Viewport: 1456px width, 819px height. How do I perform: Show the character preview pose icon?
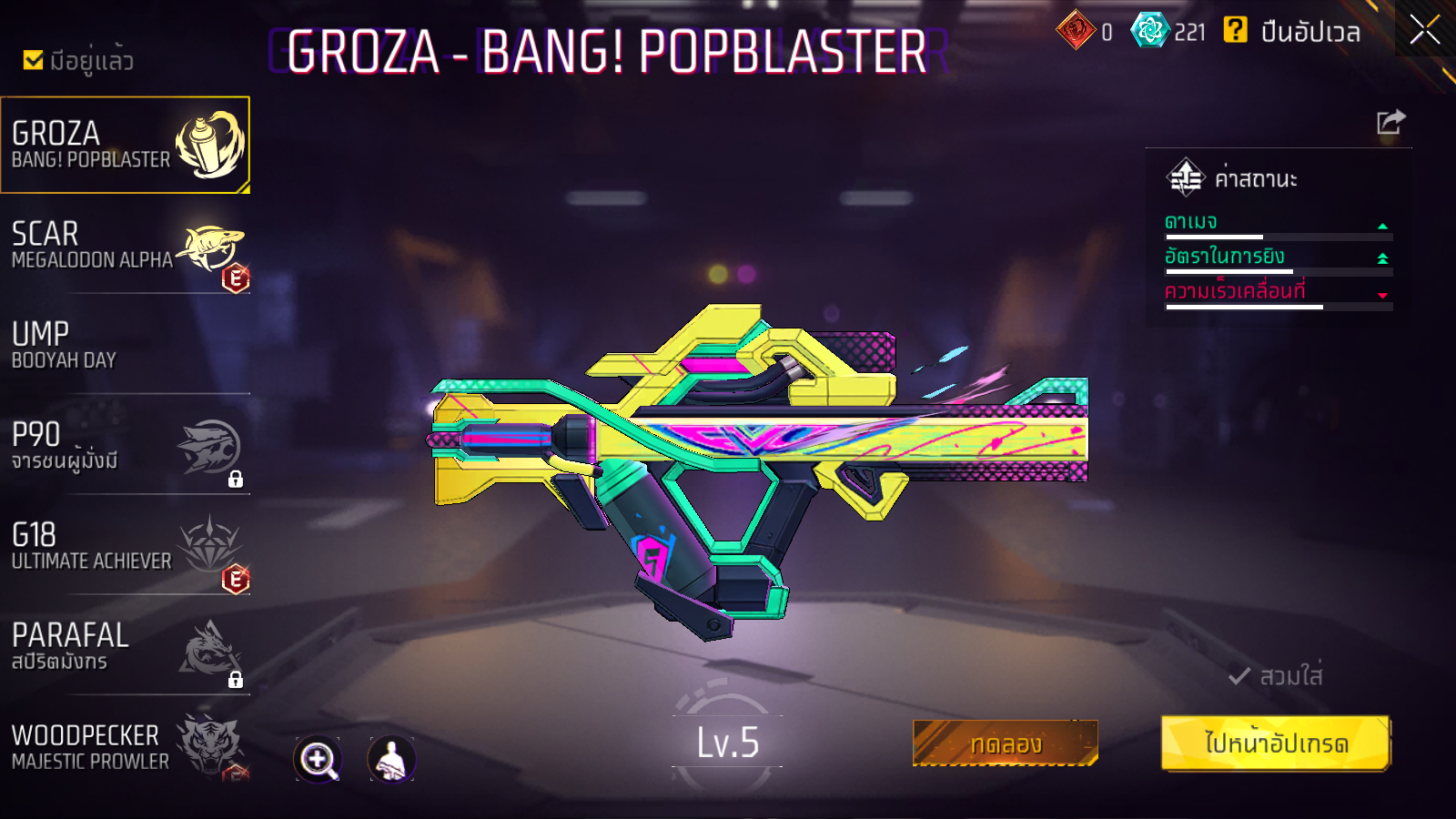pos(391,759)
